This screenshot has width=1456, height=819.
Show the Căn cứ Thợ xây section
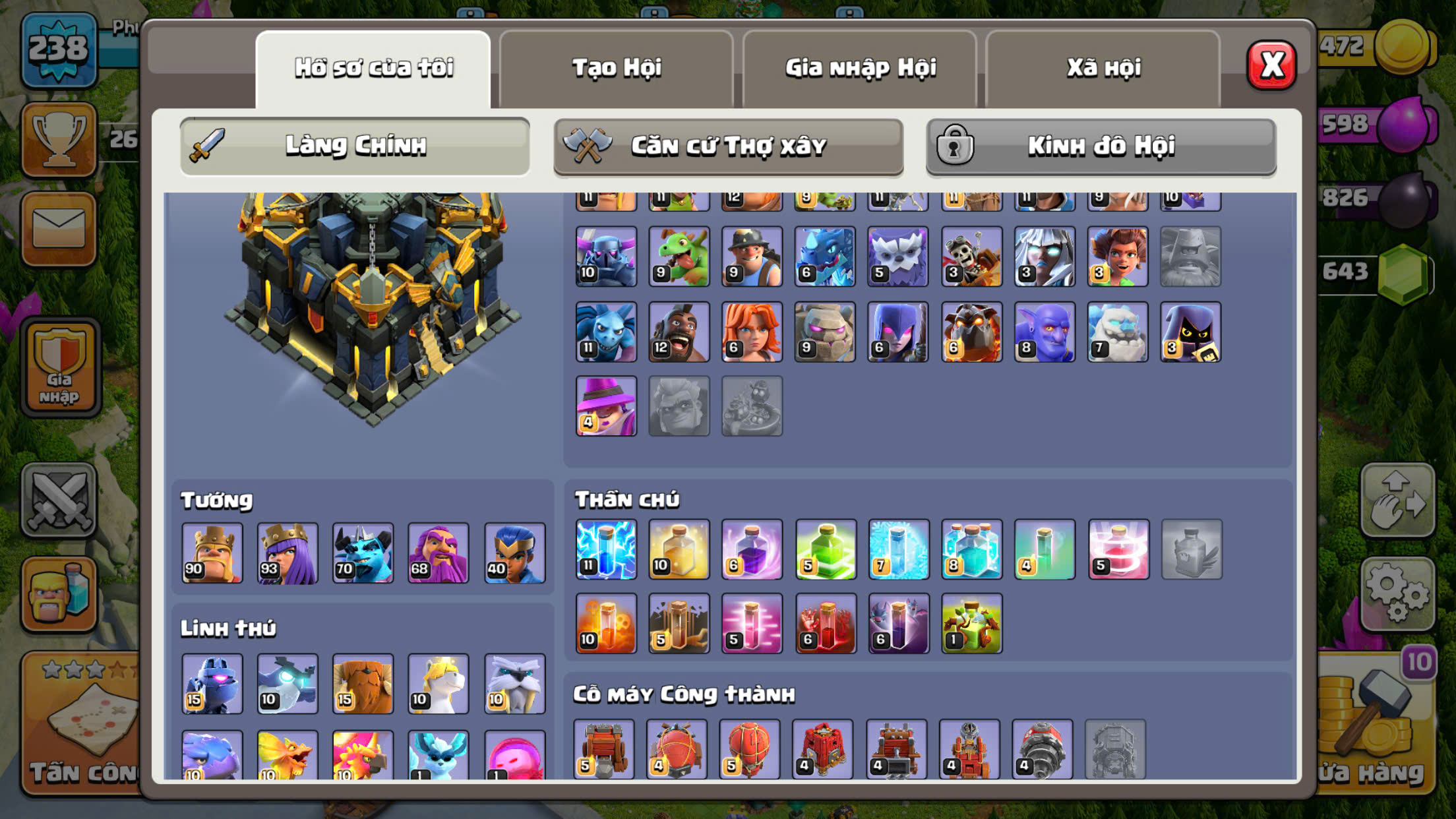(728, 146)
